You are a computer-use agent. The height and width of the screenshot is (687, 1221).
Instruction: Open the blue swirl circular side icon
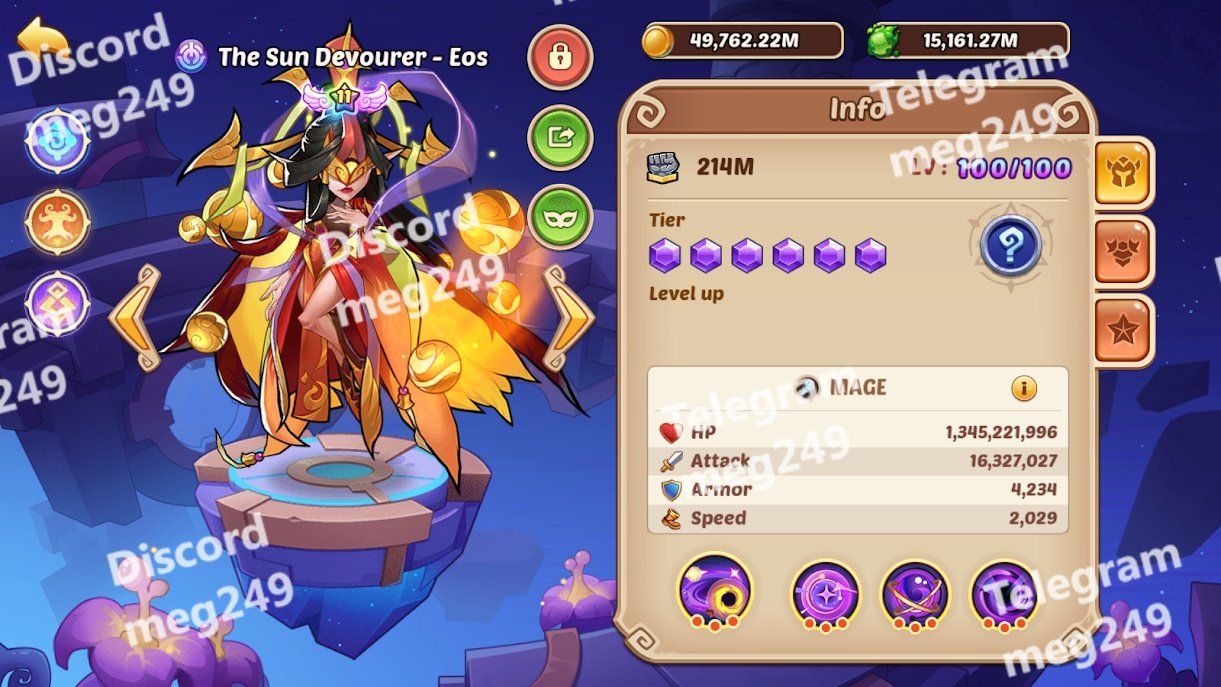(x=58, y=140)
